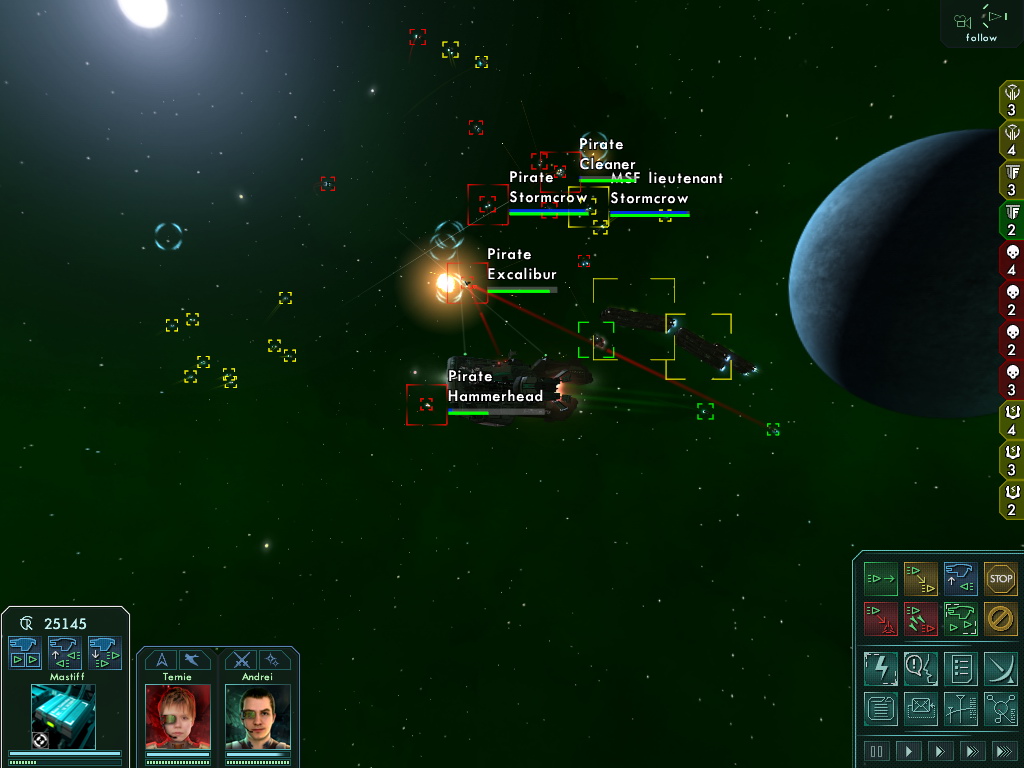
Task: Open the envelope messages button
Action: click(920, 708)
